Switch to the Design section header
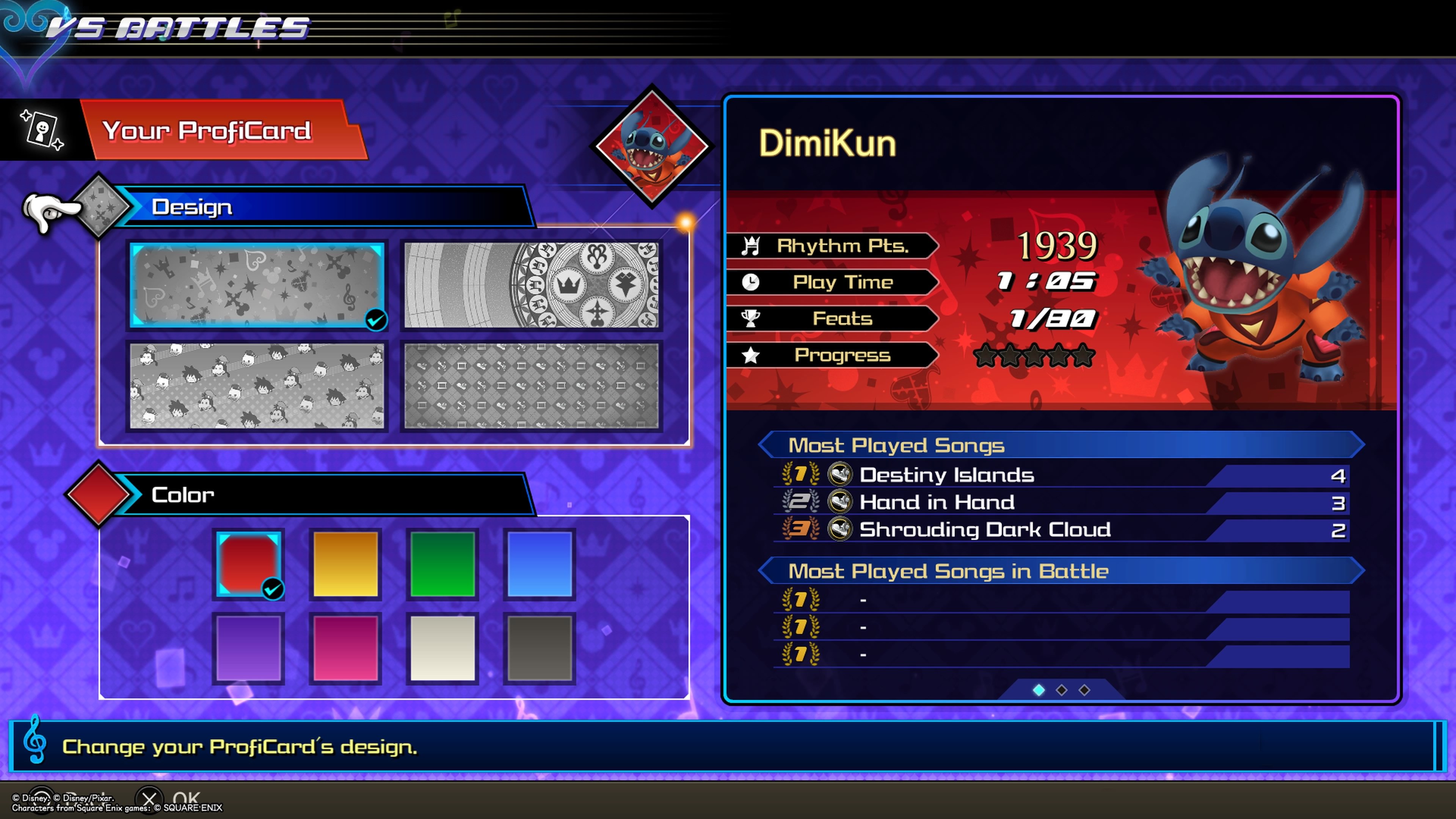This screenshot has height=819, width=1456. coord(192,207)
